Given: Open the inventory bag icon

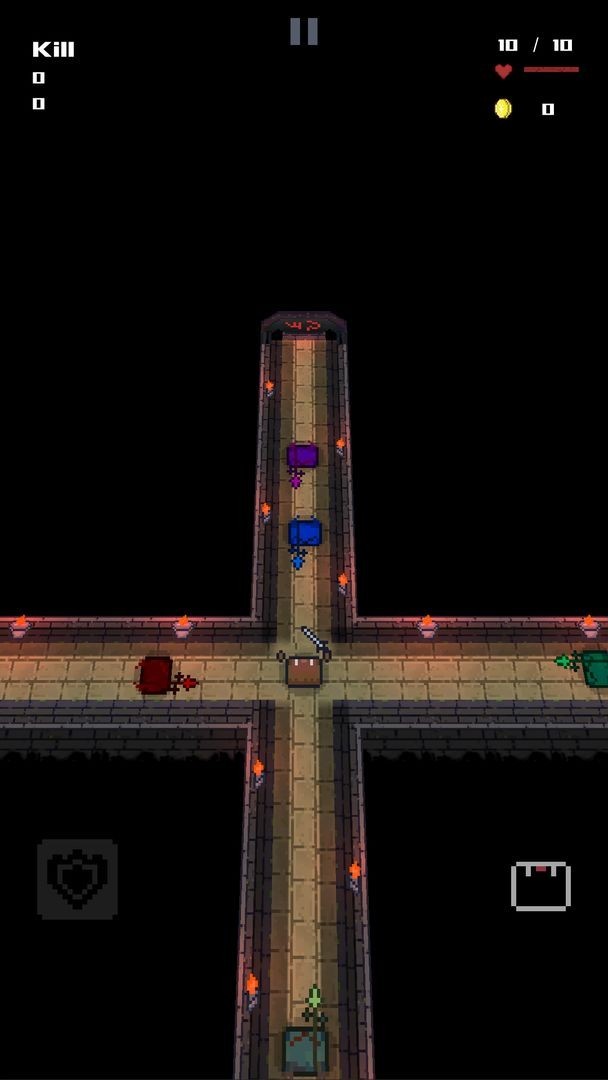Looking at the screenshot, I should [x=540, y=885].
